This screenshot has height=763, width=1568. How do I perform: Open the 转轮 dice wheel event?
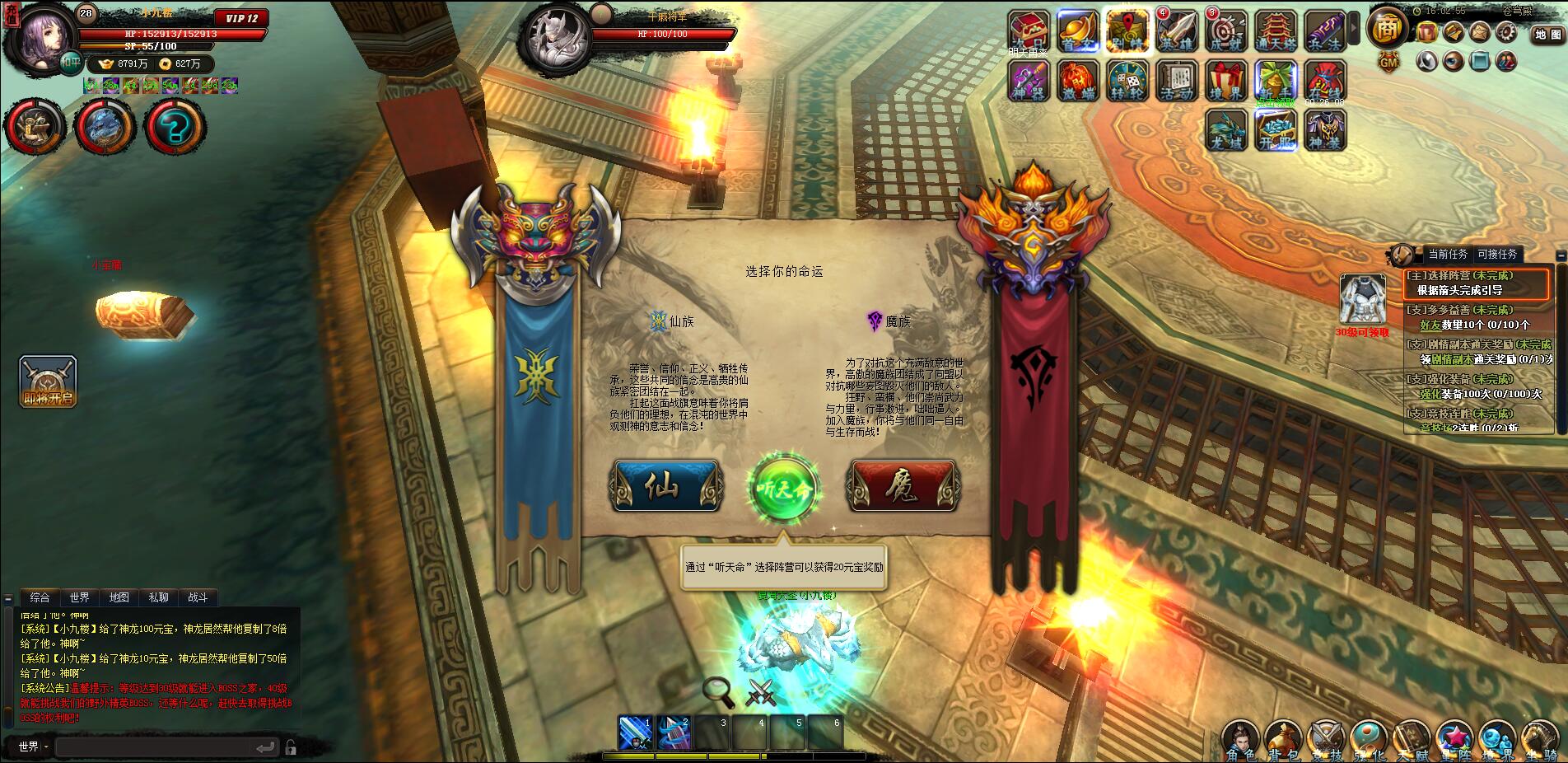click(x=1127, y=81)
